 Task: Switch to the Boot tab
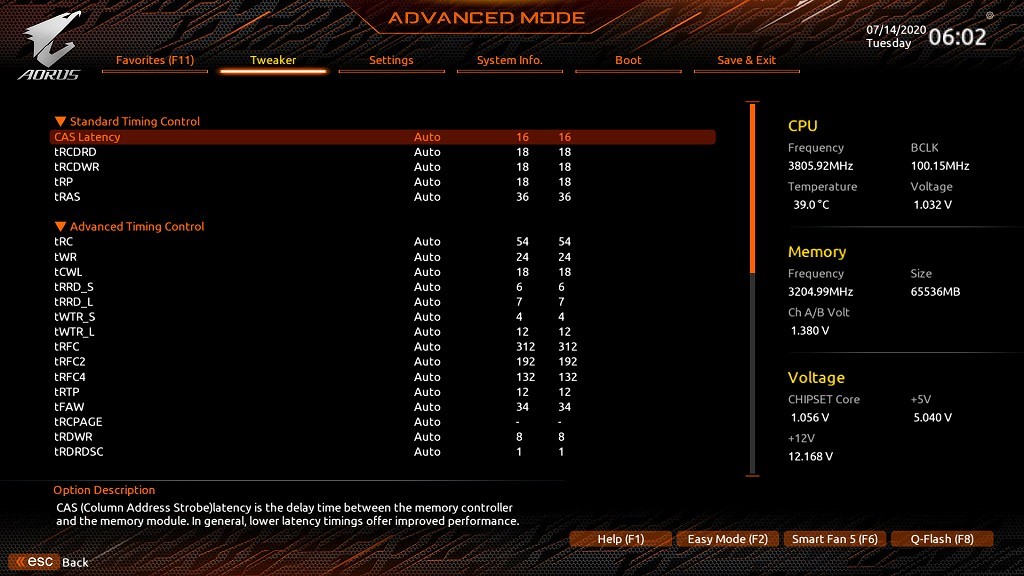coord(628,60)
